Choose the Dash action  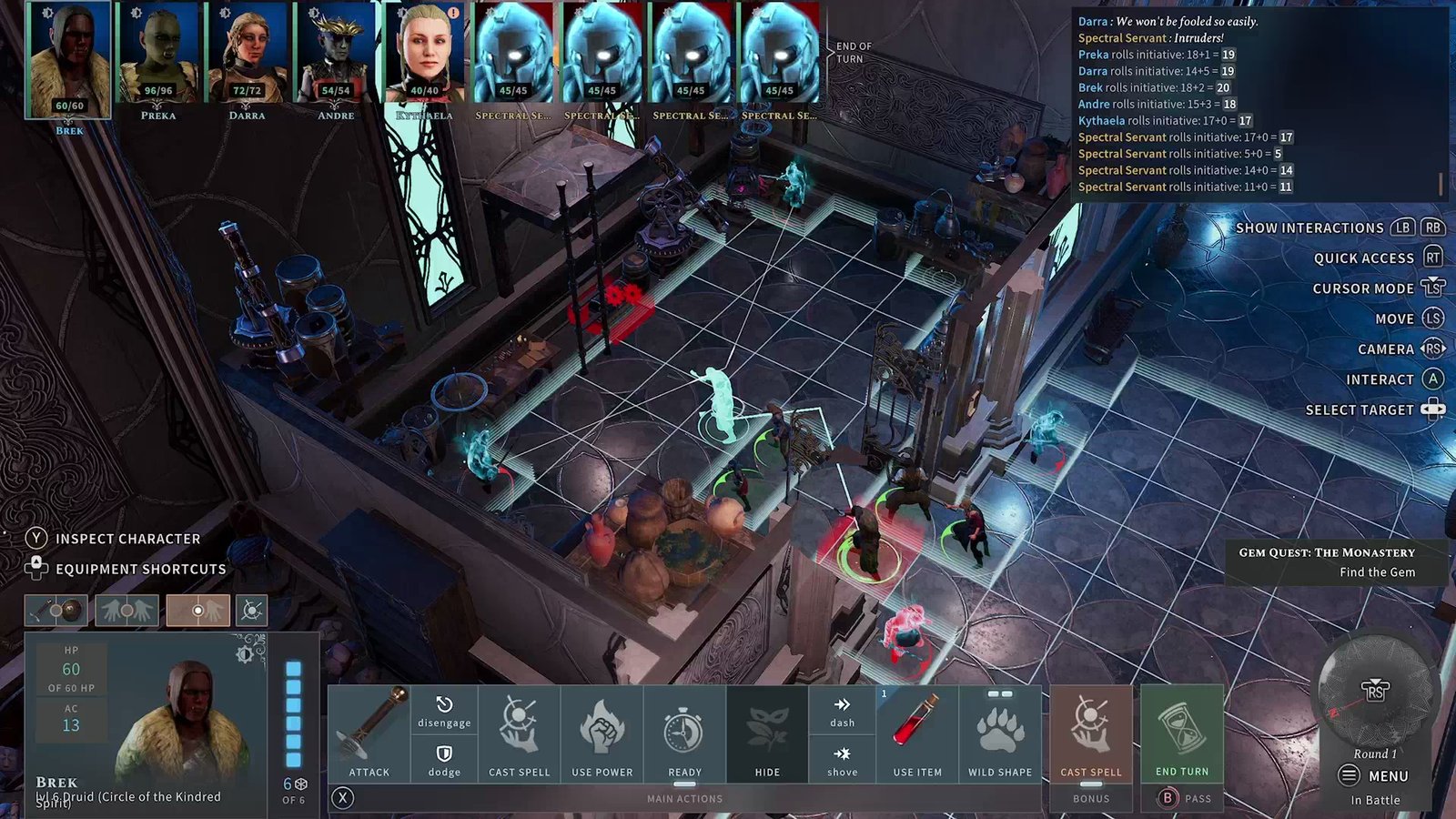pos(842,710)
